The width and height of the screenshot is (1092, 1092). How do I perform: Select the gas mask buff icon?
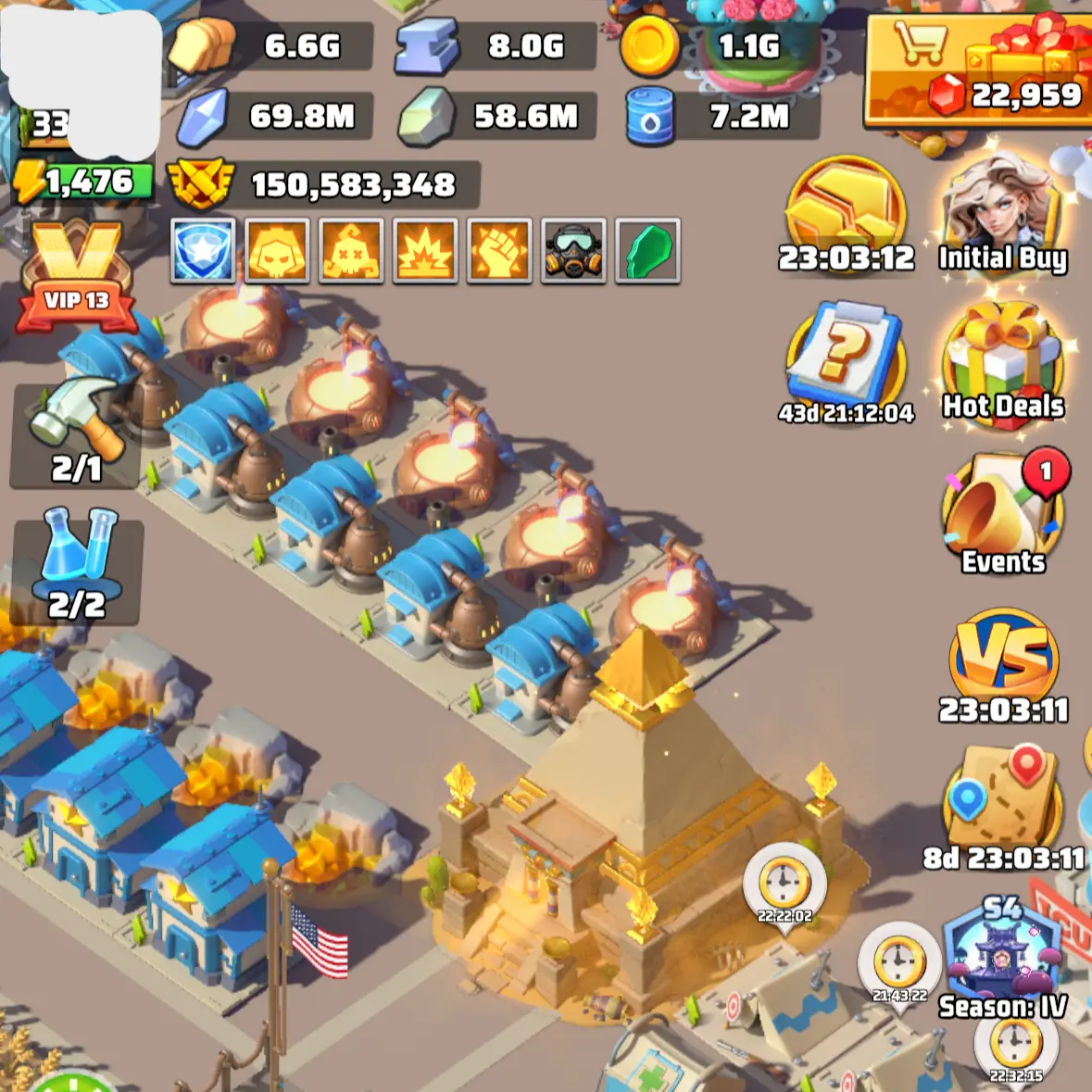(x=573, y=250)
